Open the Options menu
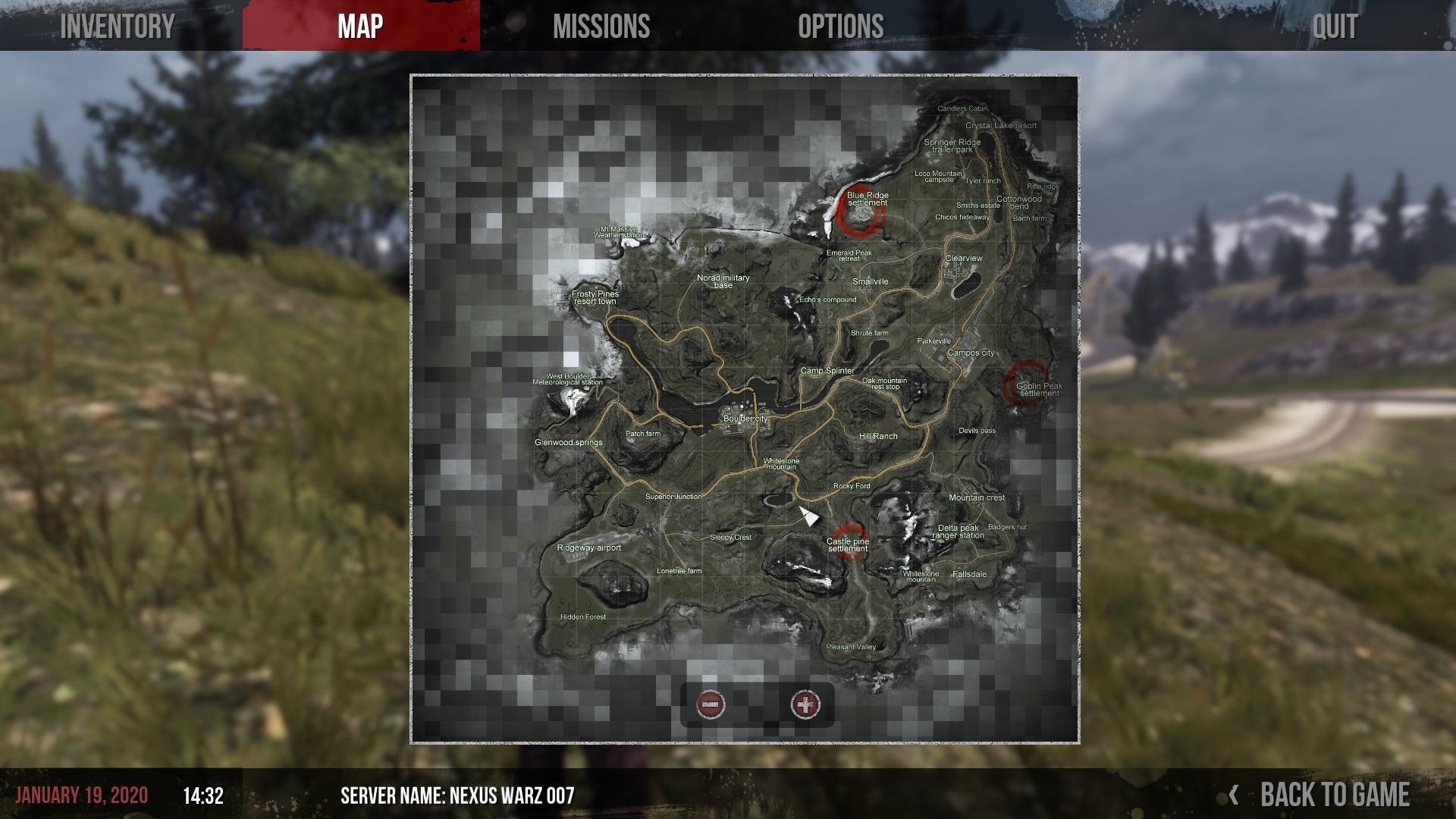 pyautogui.click(x=840, y=27)
